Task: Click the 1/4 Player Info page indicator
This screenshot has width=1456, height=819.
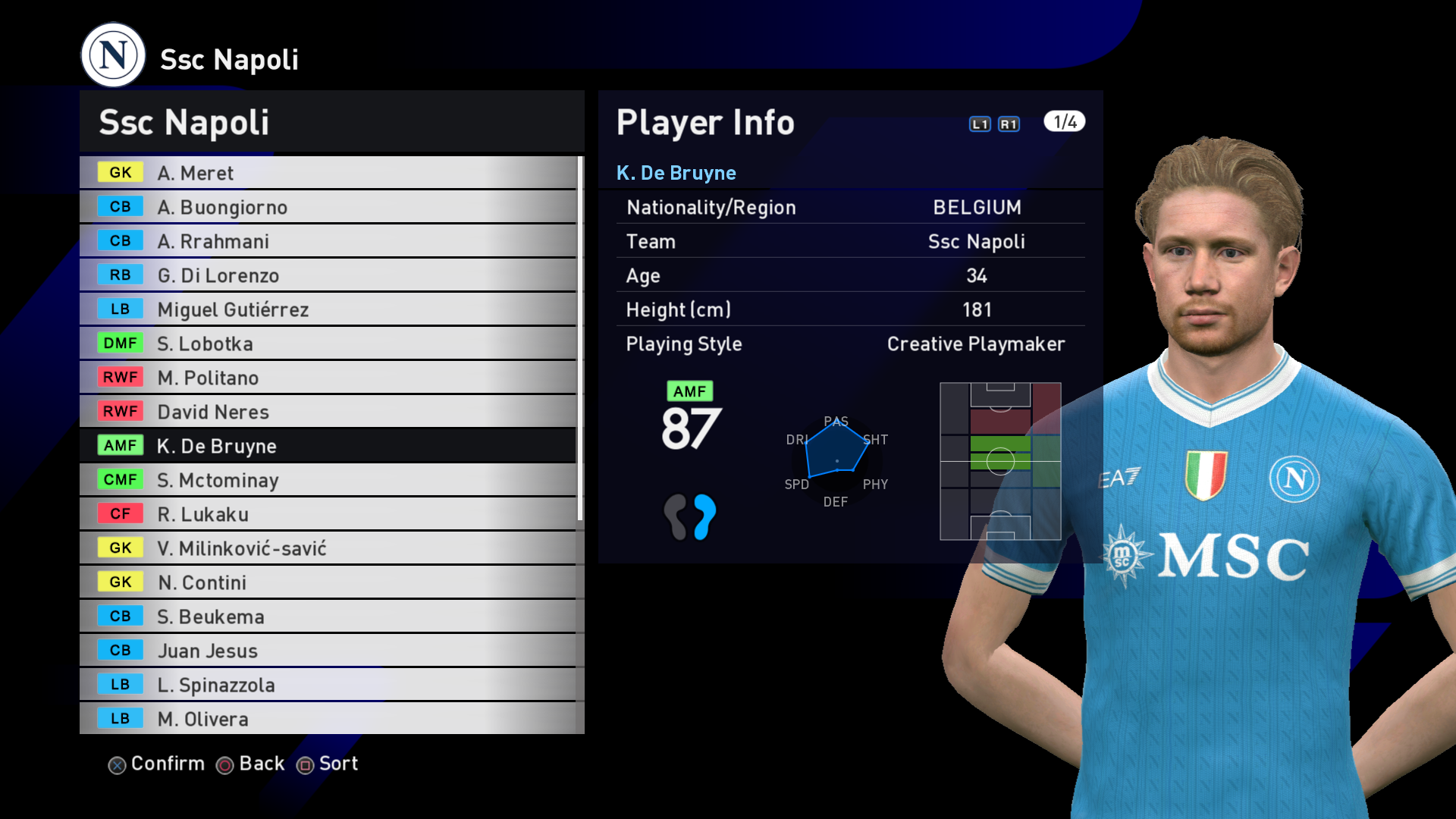Action: 1064,122
